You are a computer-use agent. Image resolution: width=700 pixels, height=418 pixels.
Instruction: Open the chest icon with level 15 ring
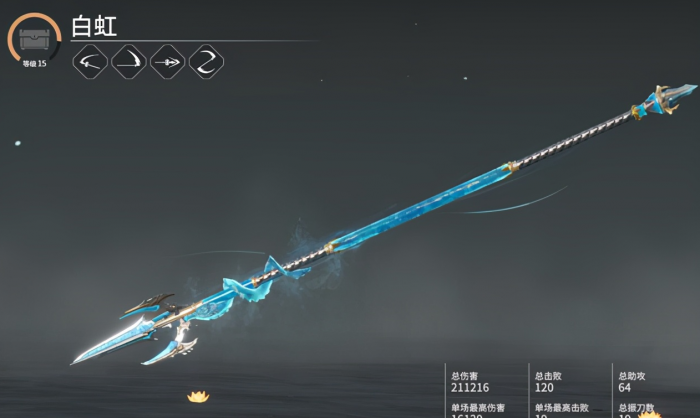[34, 37]
